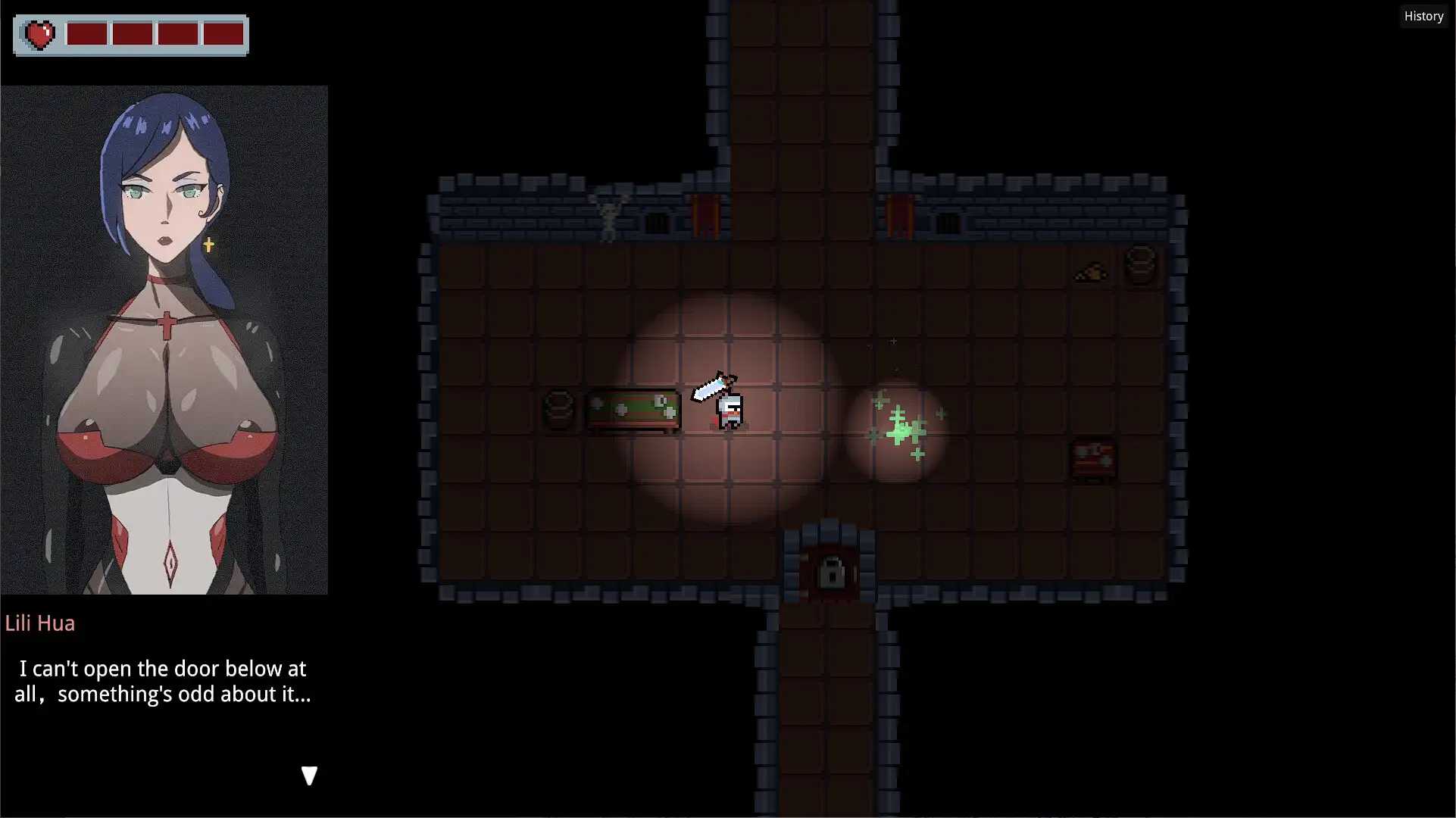This screenshot has height=818, width=1456.
Task: Advance dialogue with the white arrow
Action: pos(309,776)
